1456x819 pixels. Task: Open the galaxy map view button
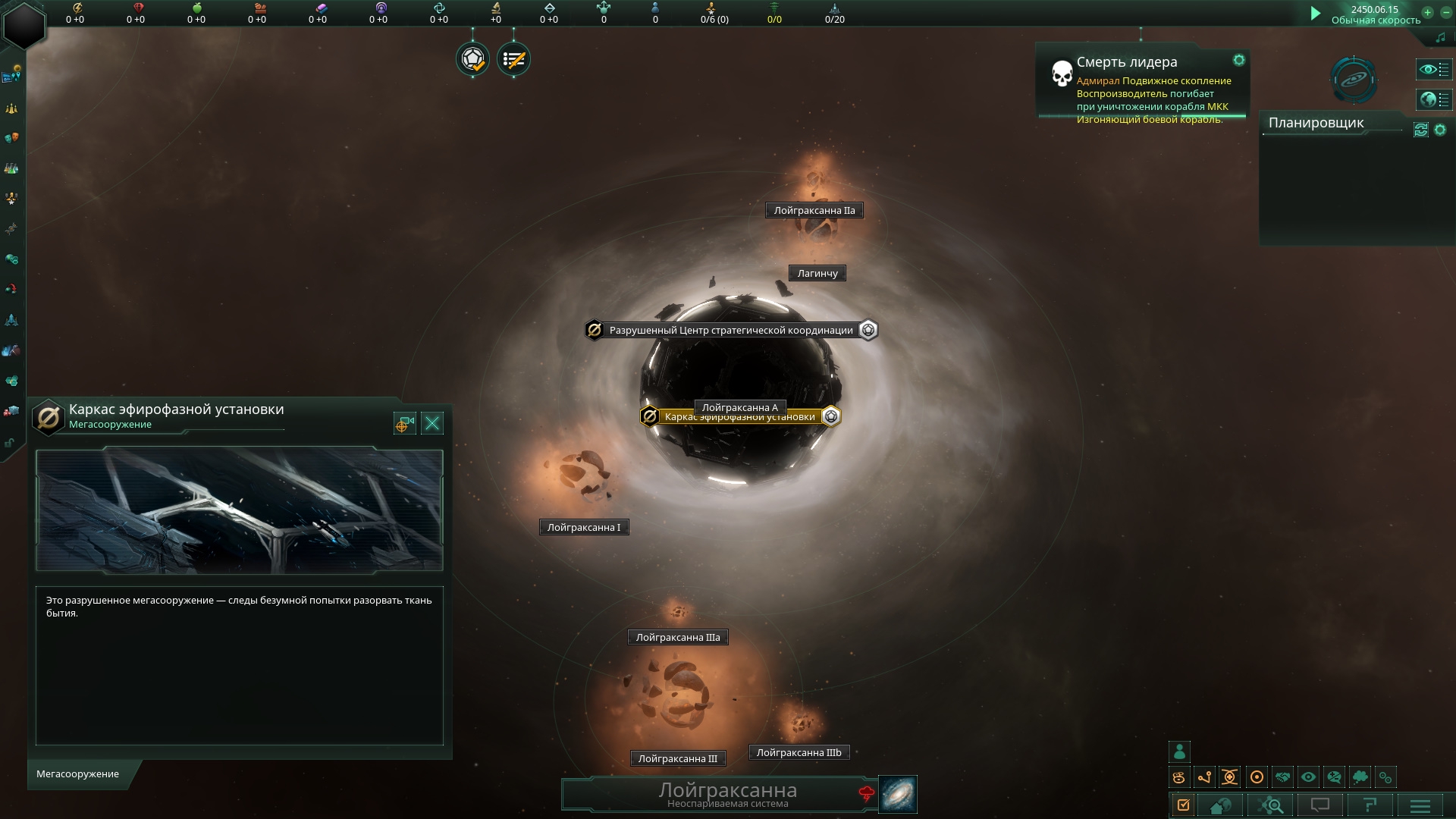coord(1354,79)
